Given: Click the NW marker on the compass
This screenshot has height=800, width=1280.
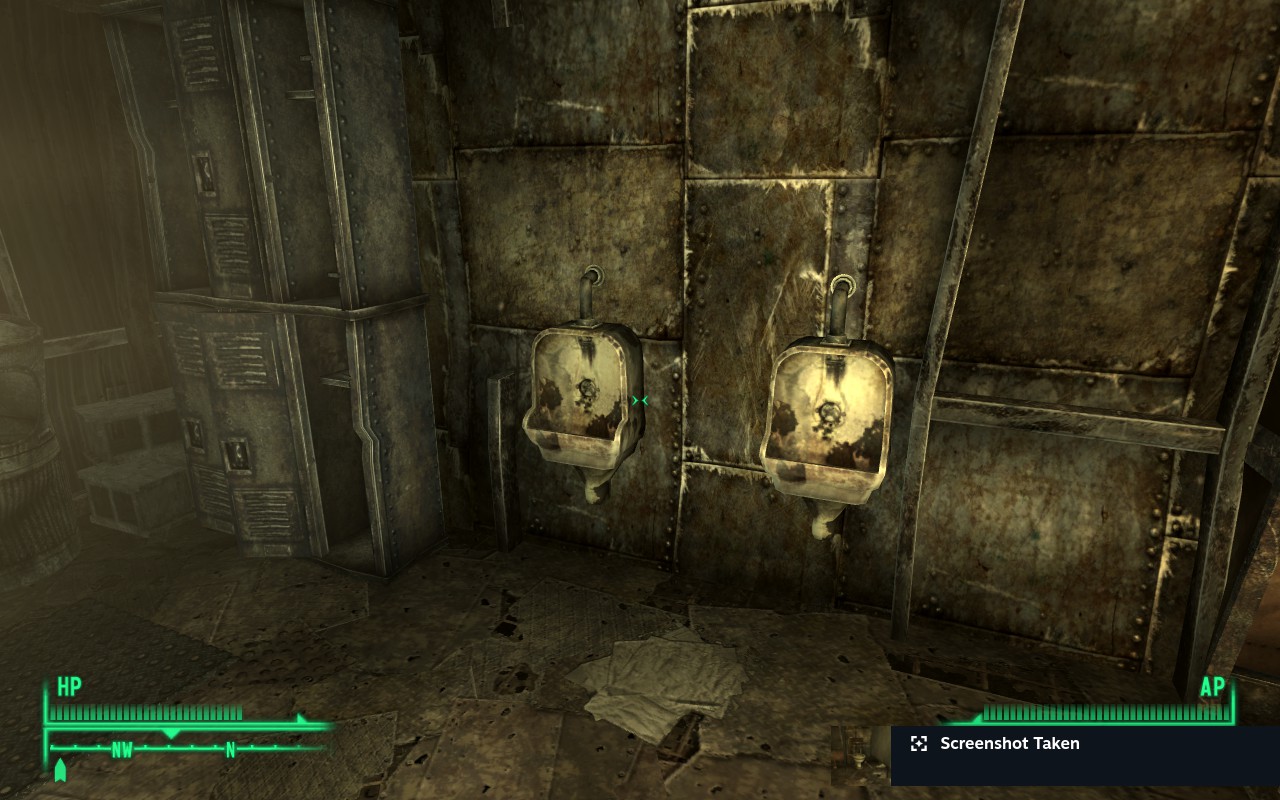Looking at the screenshot, I should coord(122,748).
